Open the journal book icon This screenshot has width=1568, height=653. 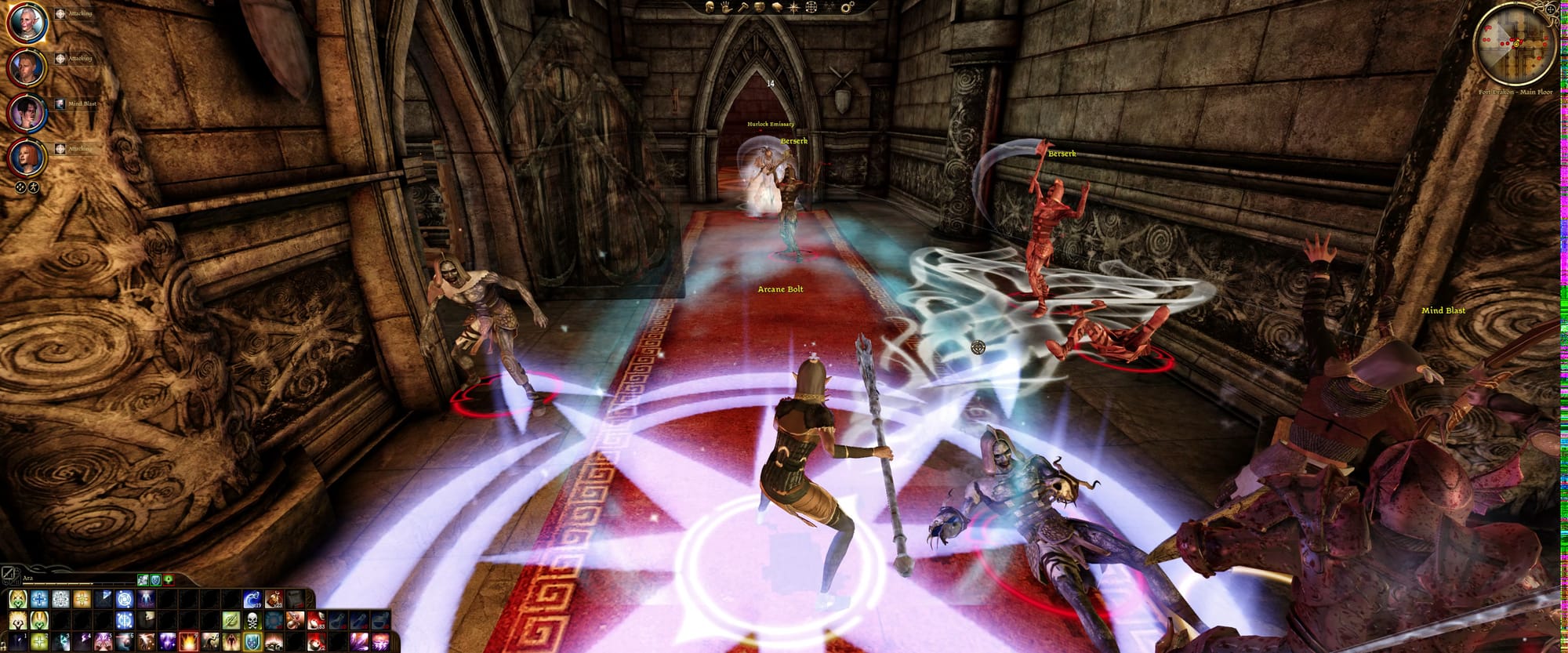coord(776,7)
